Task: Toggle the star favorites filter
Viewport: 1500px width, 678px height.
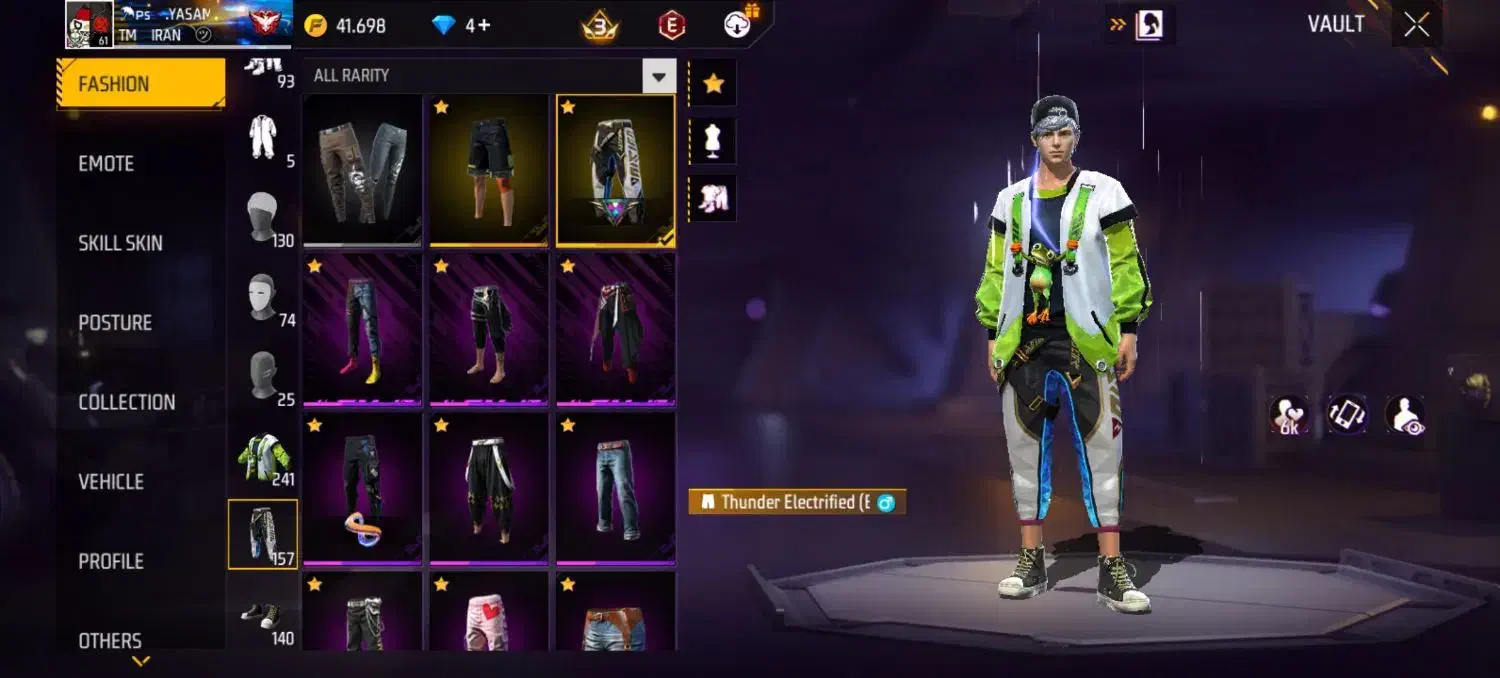Action: click(x=713, y=84)
